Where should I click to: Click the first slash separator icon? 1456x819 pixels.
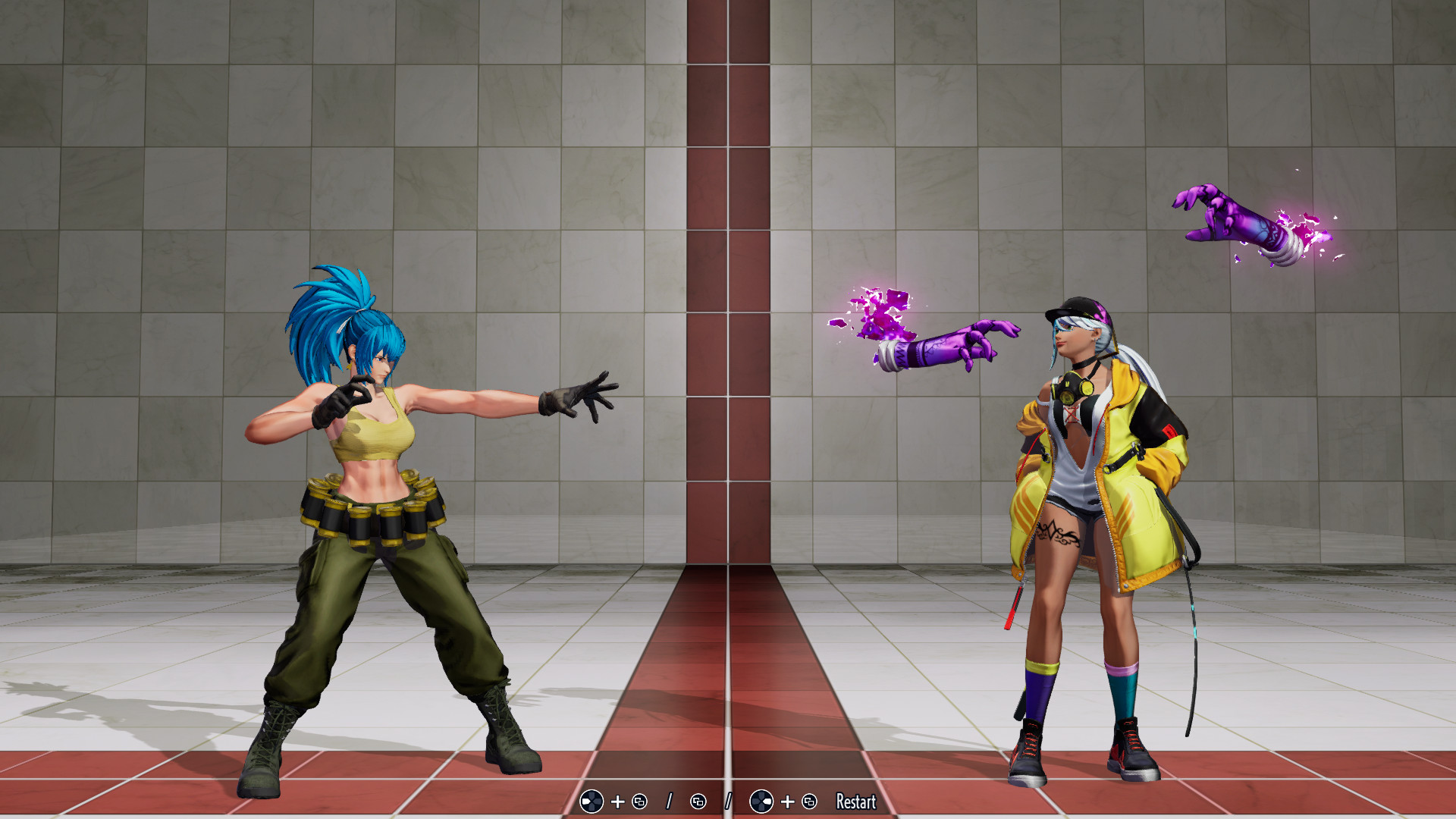tap(670, 800)
